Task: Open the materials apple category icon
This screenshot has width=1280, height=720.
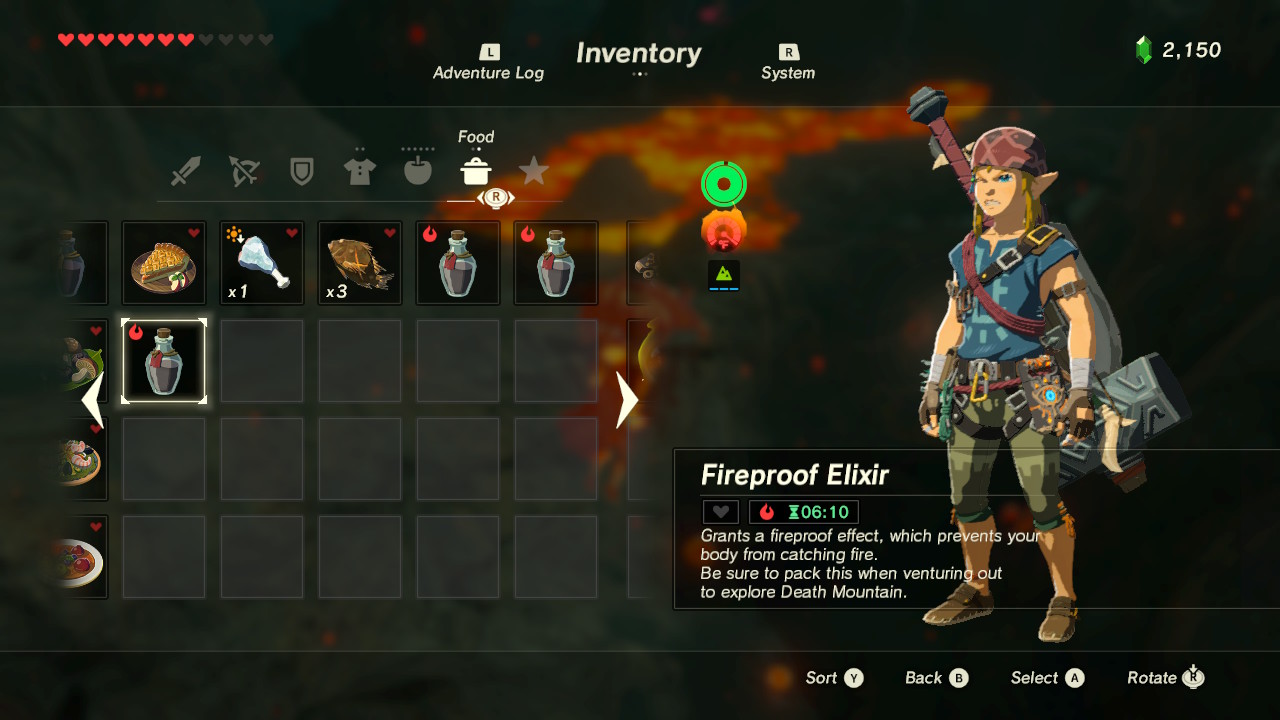Action: click(417, 170)
